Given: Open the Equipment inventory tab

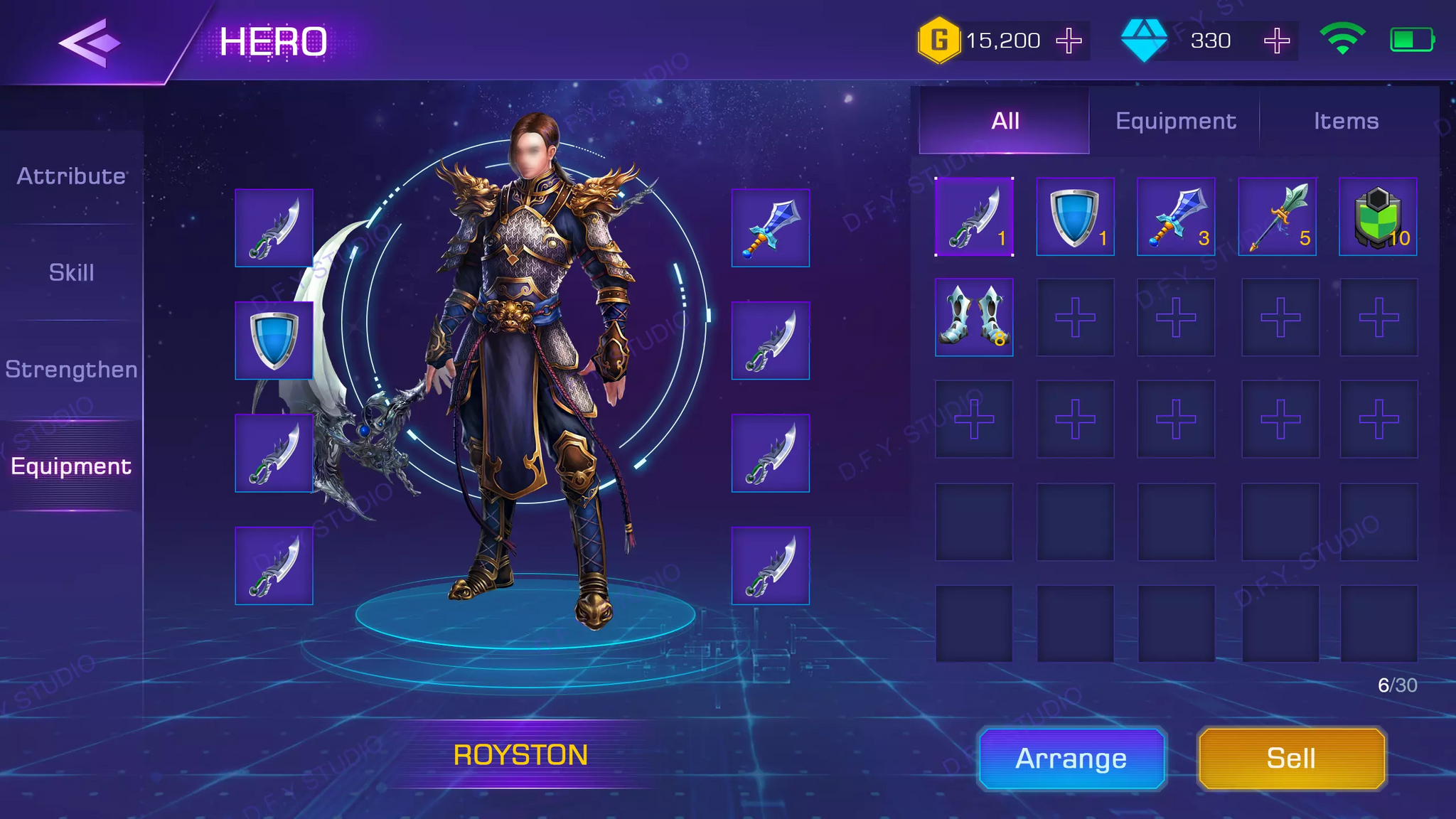Looking at the screenshot, I should [1176, 121].
